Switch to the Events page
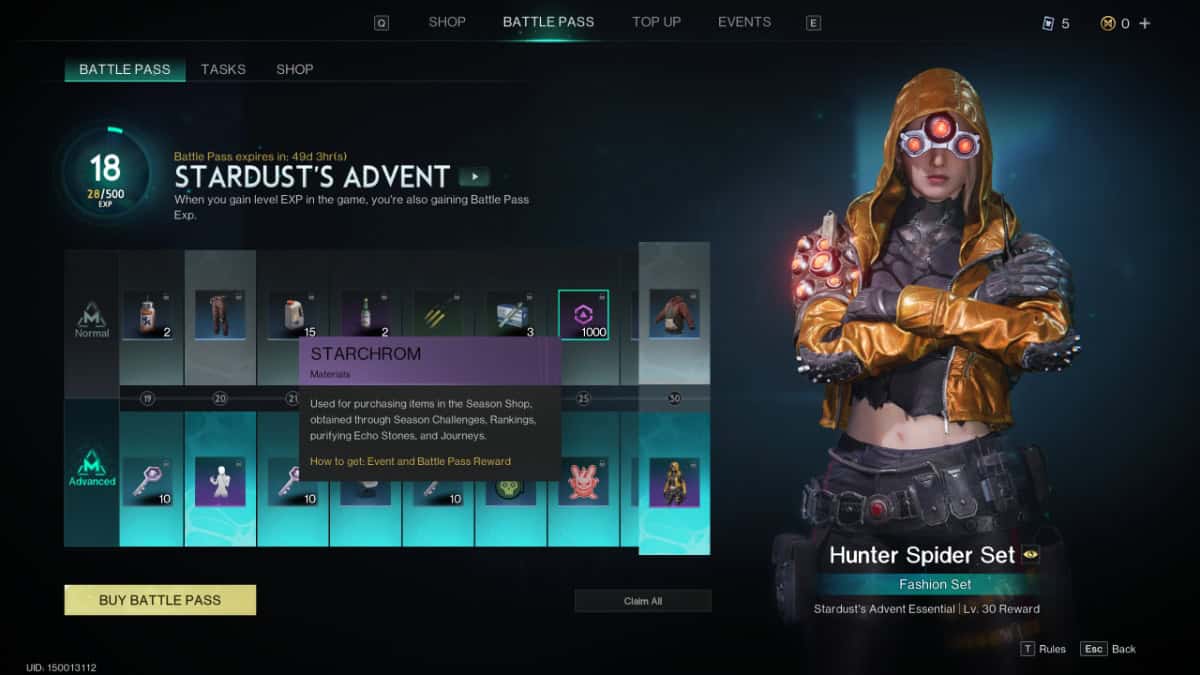Viewport: 1200px width, 675px height. [x=744, y=22]
